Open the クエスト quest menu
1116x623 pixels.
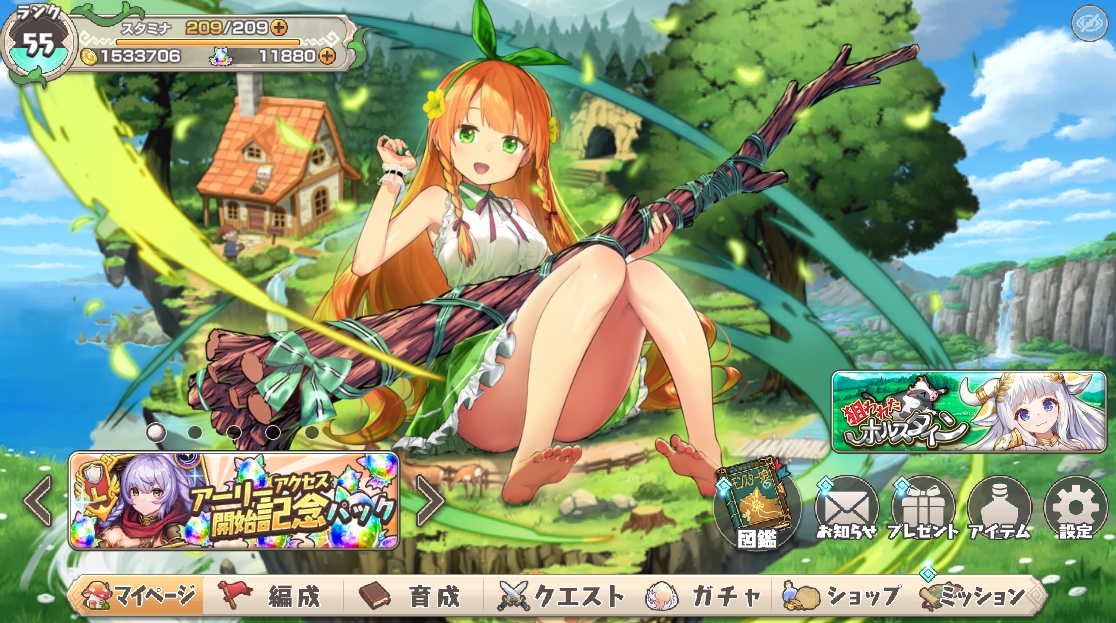[x=561, y=597]
